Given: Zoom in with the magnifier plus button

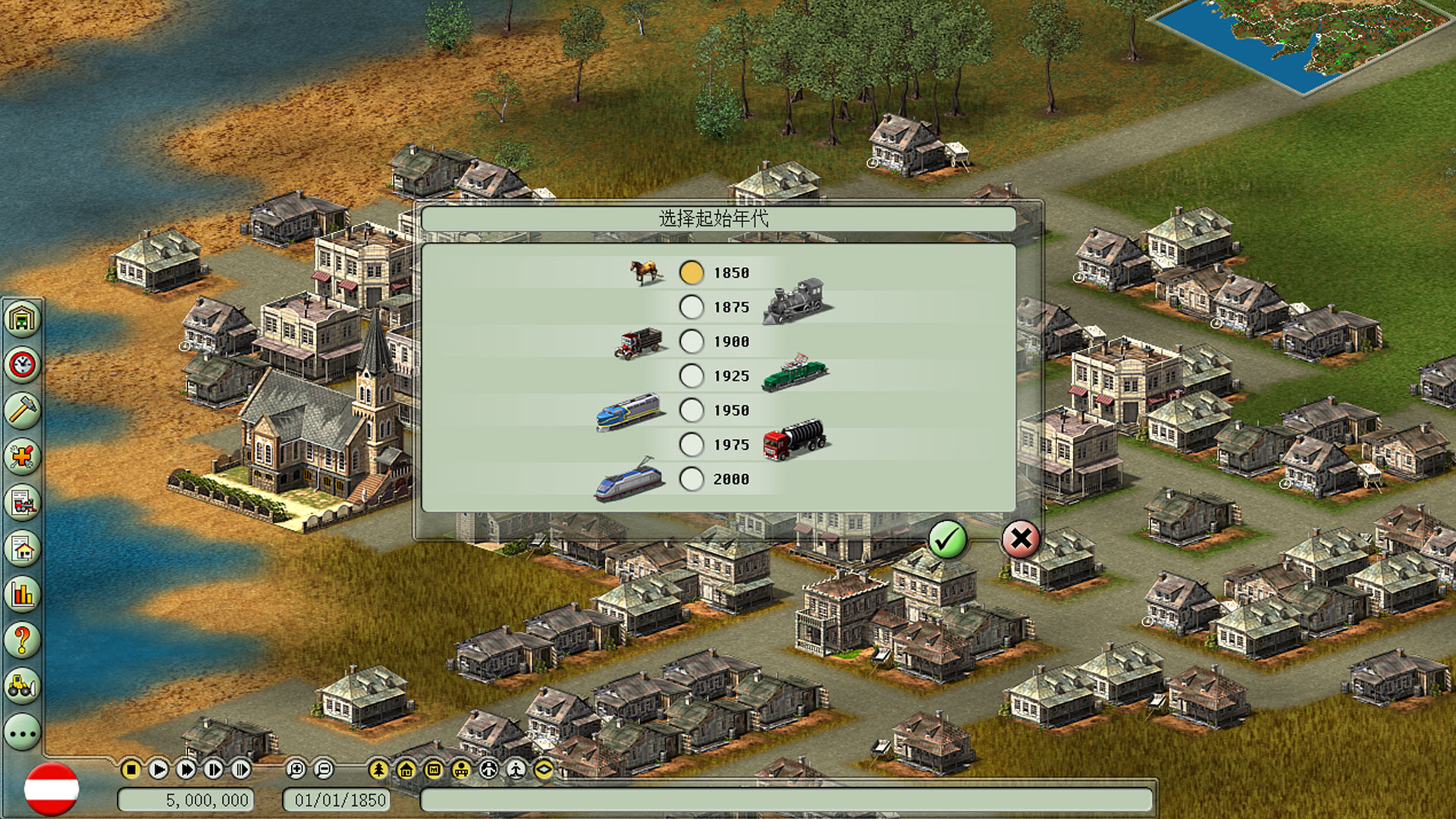Looking at the screenshot, I should tap(296, 770).
